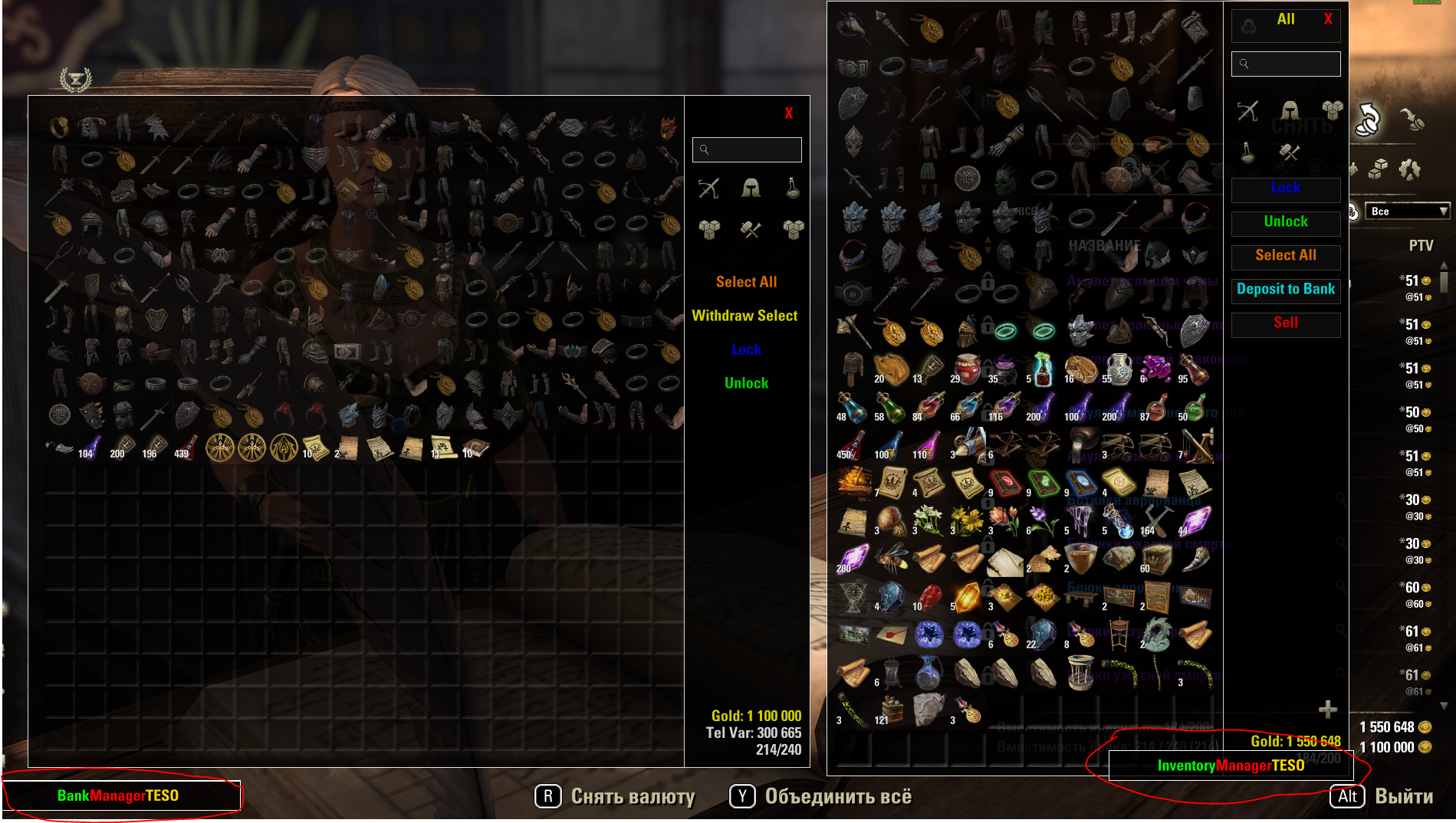This screenshot has height=823, width=1456.
Task: Click Deposit to Bank
Action: point(1285,290)
